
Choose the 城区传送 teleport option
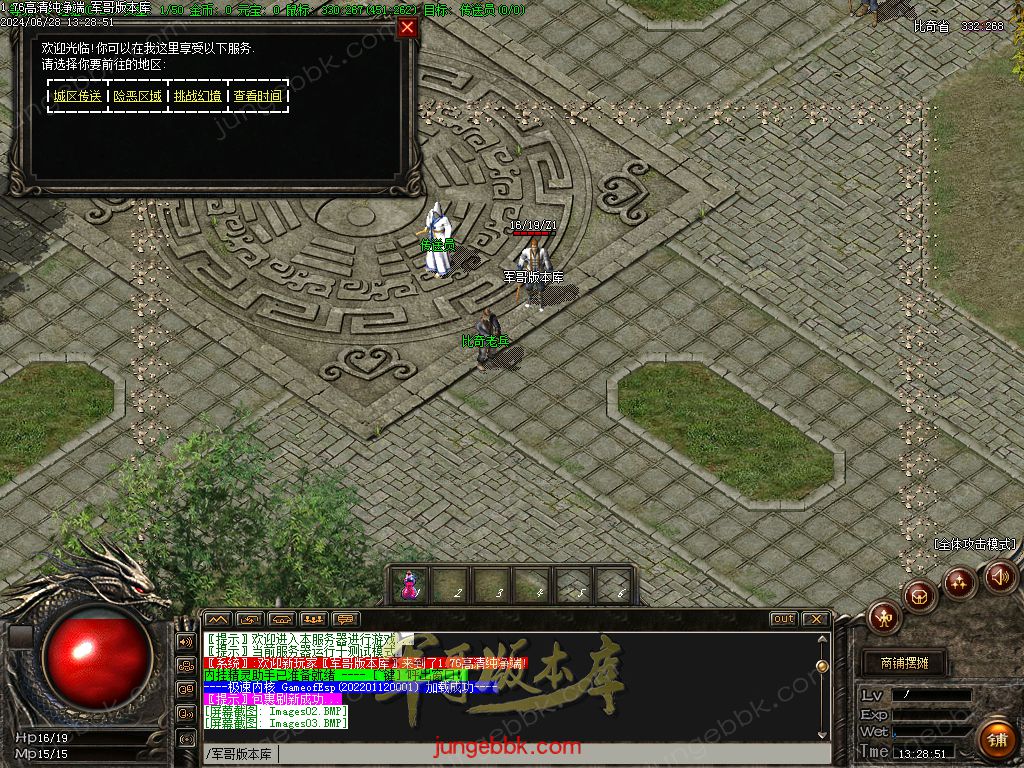[78, 96]
